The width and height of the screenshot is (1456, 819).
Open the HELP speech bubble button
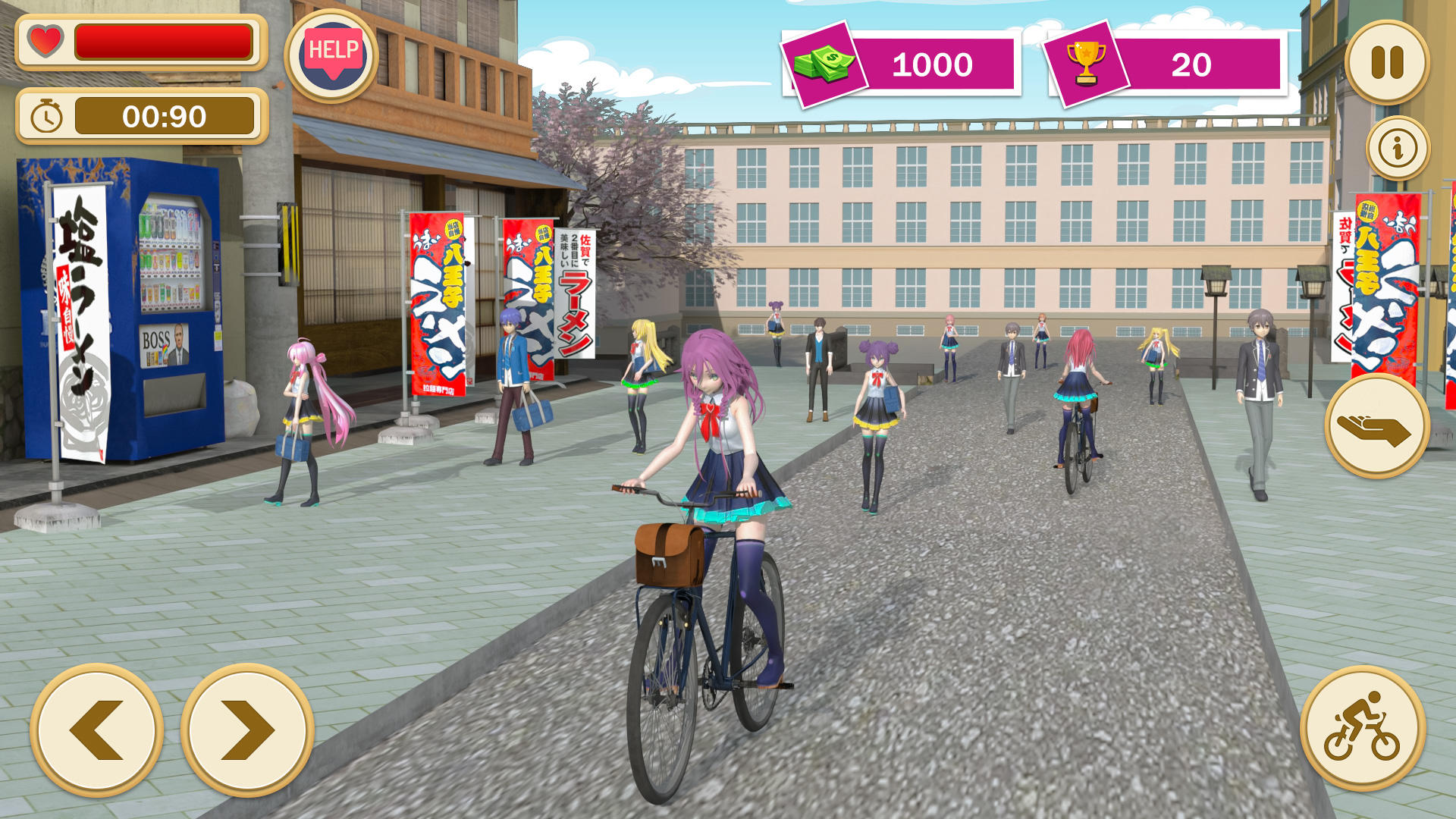coord(332,55)
